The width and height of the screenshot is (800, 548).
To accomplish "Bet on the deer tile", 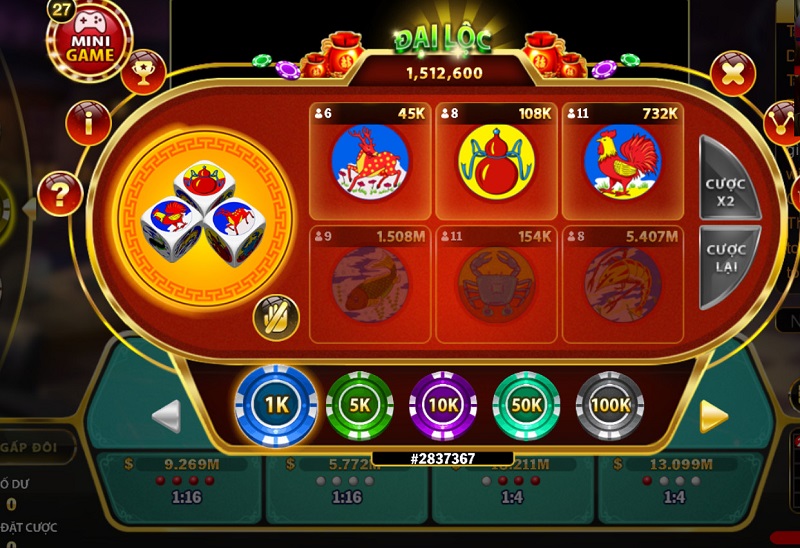I will click(x=370, y=160).
